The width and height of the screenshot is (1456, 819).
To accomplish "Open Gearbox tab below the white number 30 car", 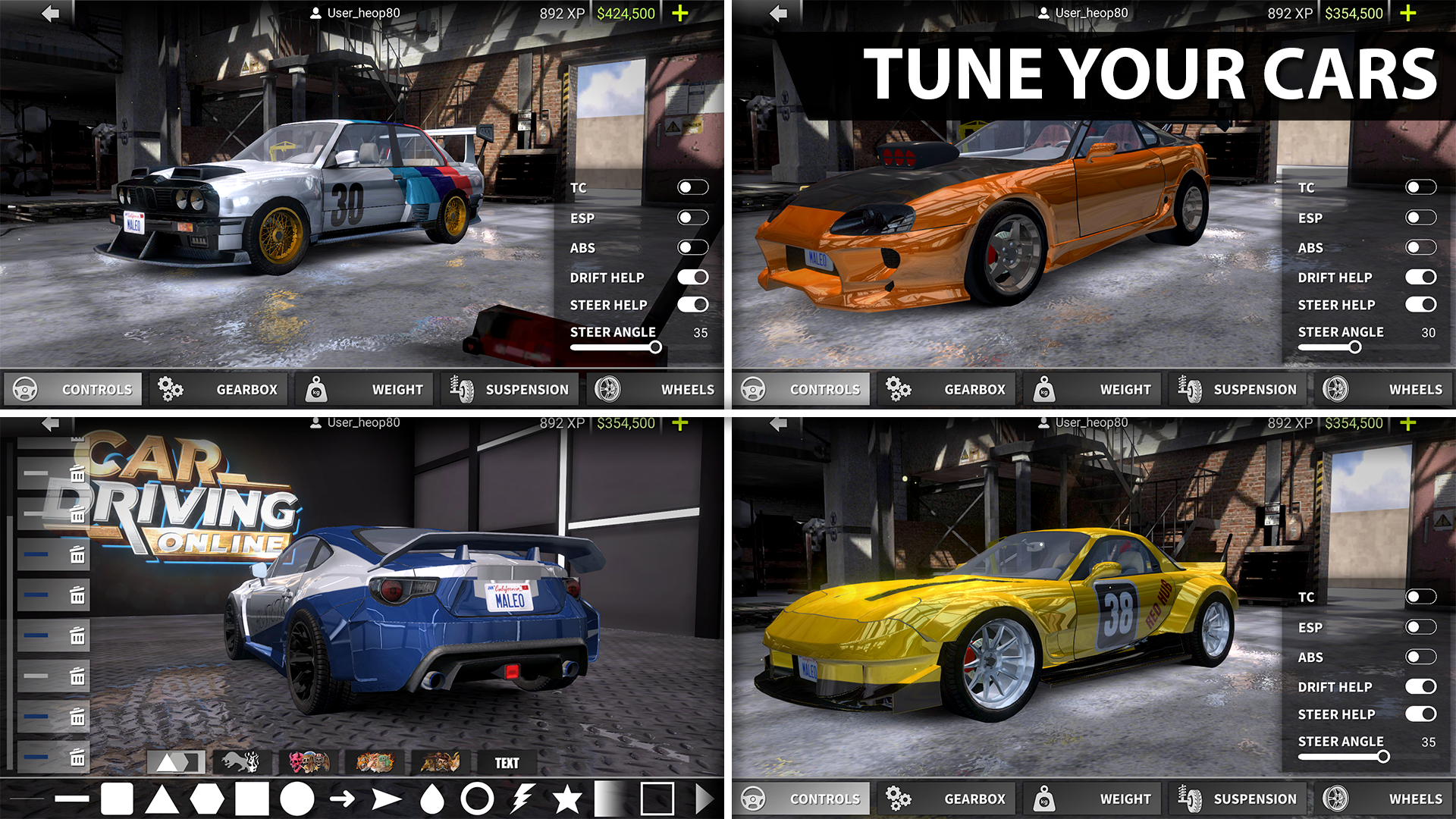I will click(x=219, y=390).
